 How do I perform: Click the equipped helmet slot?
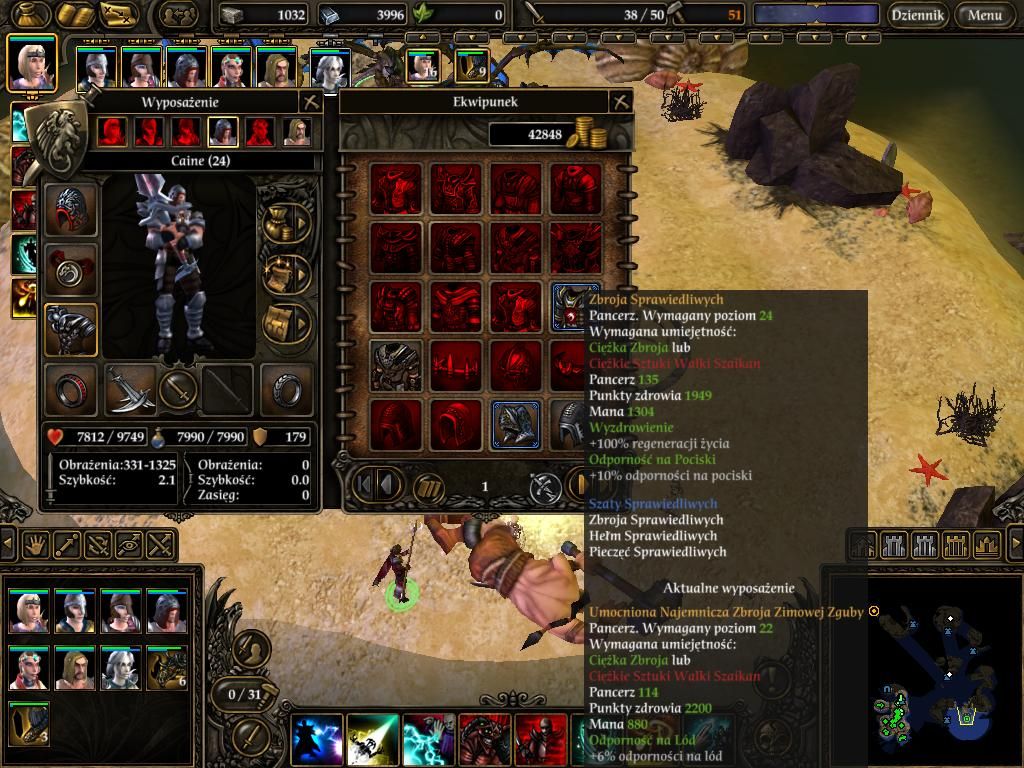71,212
